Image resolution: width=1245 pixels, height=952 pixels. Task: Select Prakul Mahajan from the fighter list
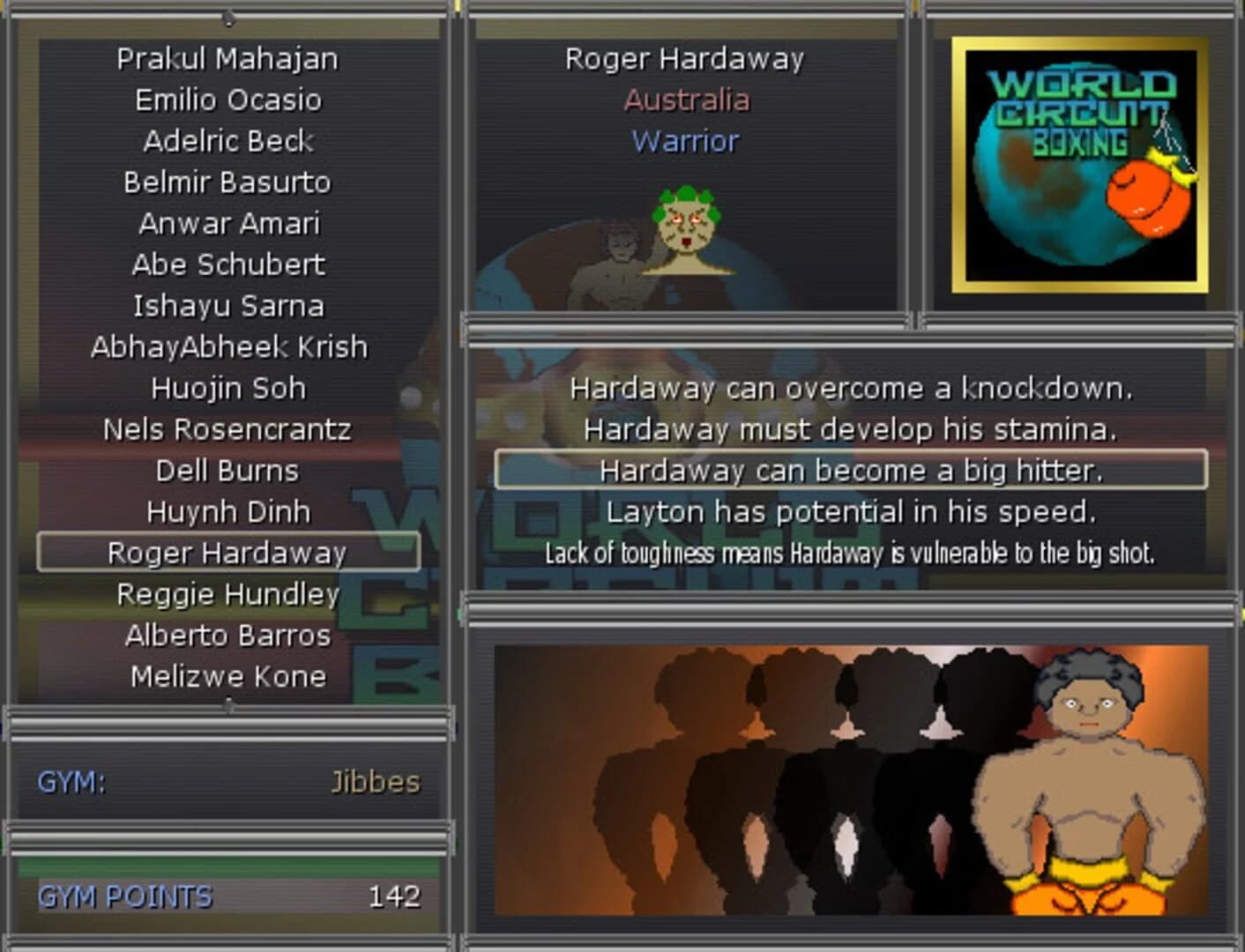[x=228, y=58]
